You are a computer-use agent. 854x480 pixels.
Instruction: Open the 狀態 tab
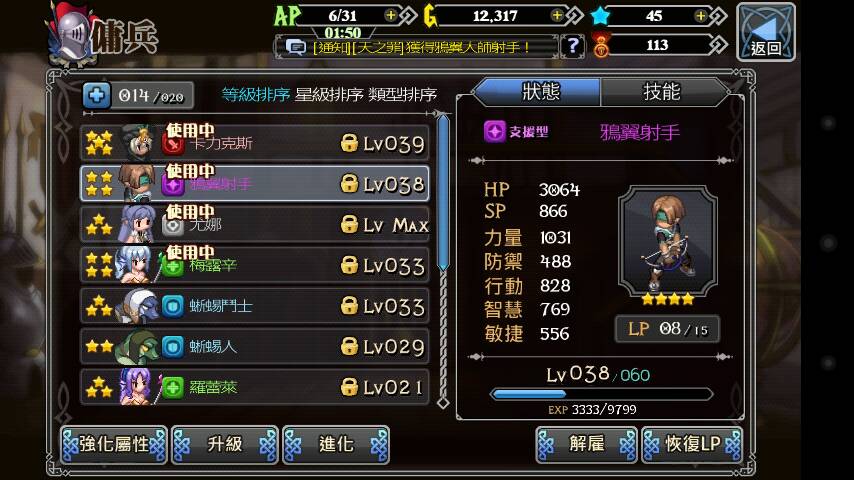[540, 92]
